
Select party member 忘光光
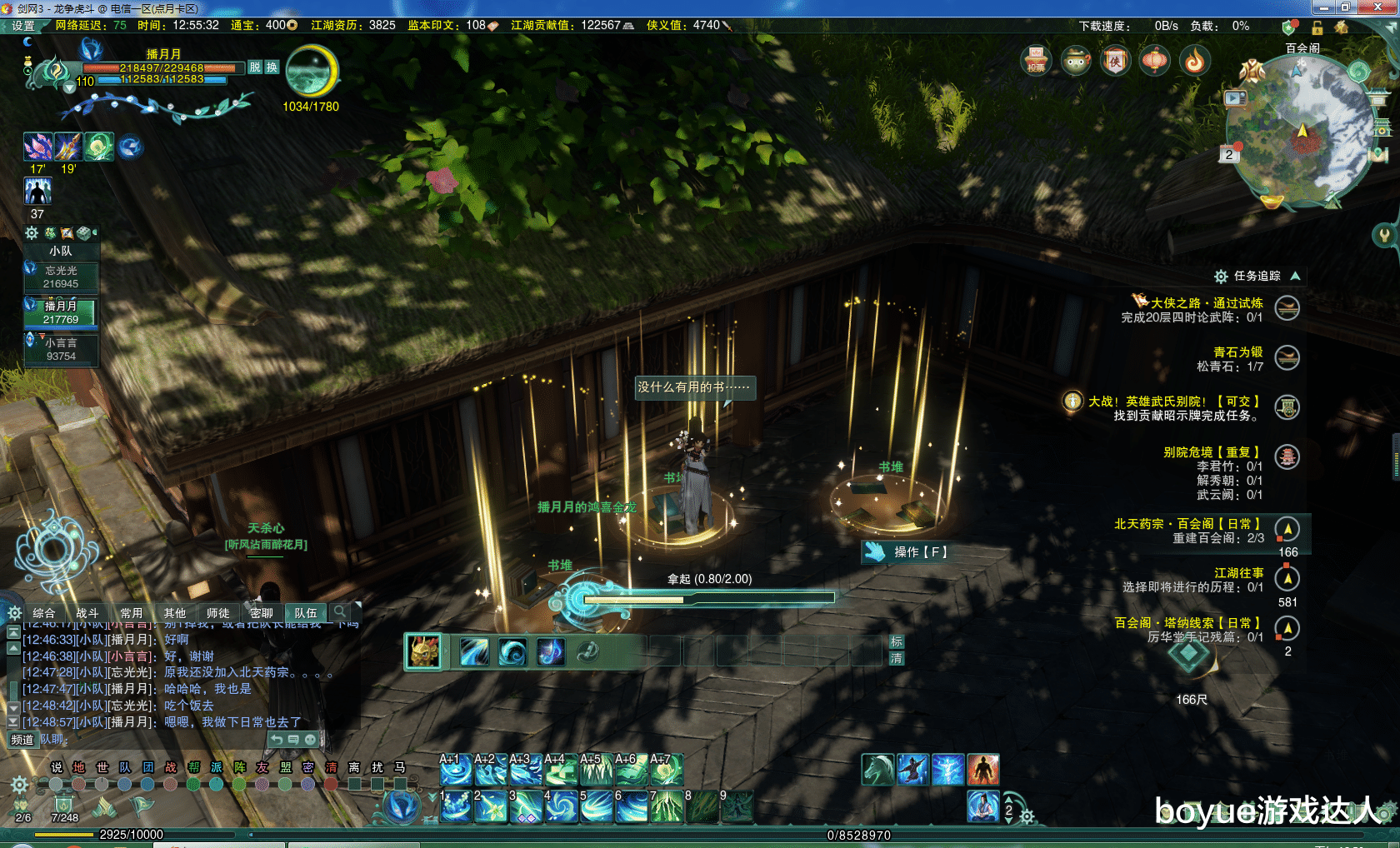pyautogui.click(x=61, y=277)
